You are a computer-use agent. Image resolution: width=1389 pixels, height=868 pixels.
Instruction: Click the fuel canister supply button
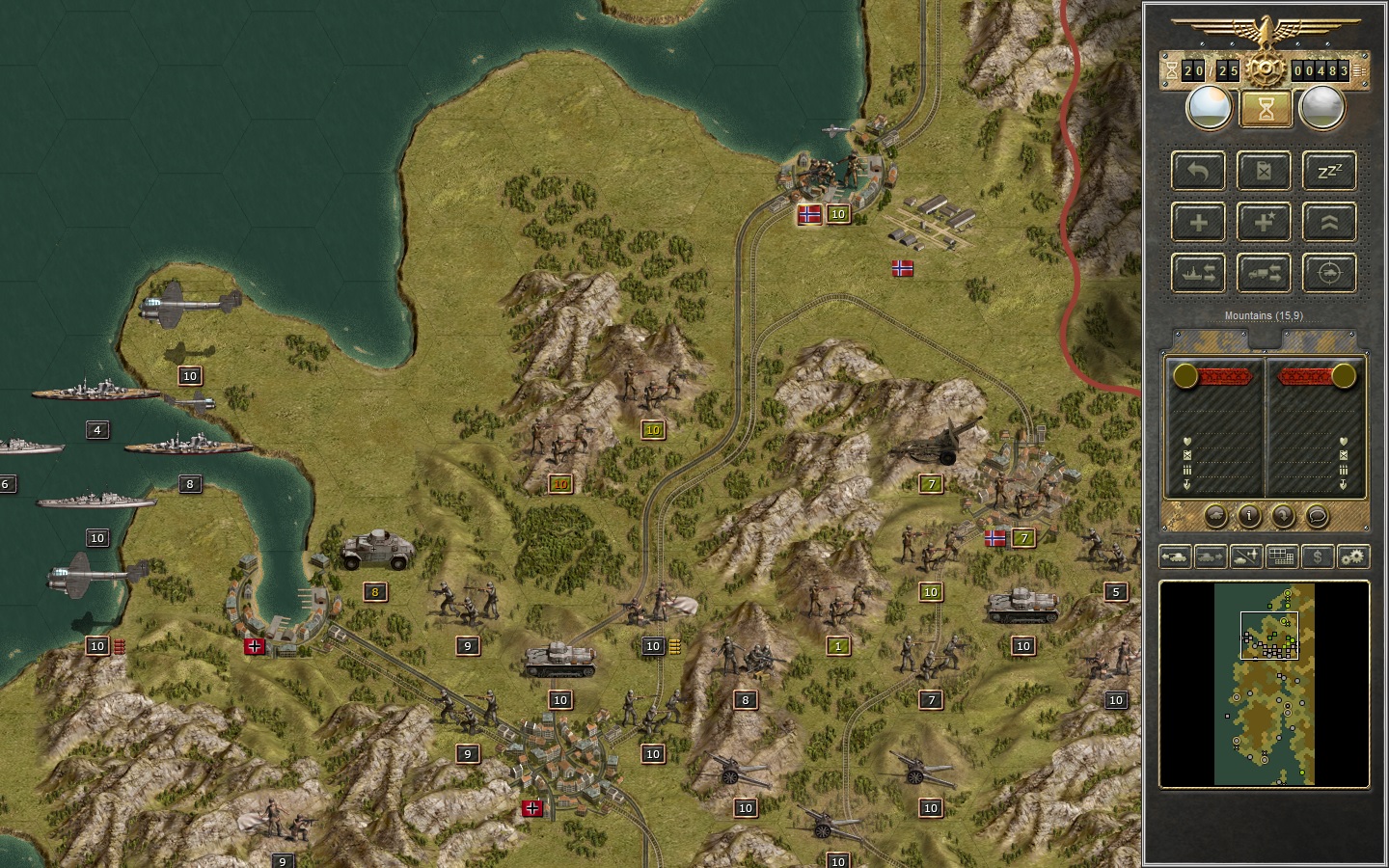tap(1264, 172)
